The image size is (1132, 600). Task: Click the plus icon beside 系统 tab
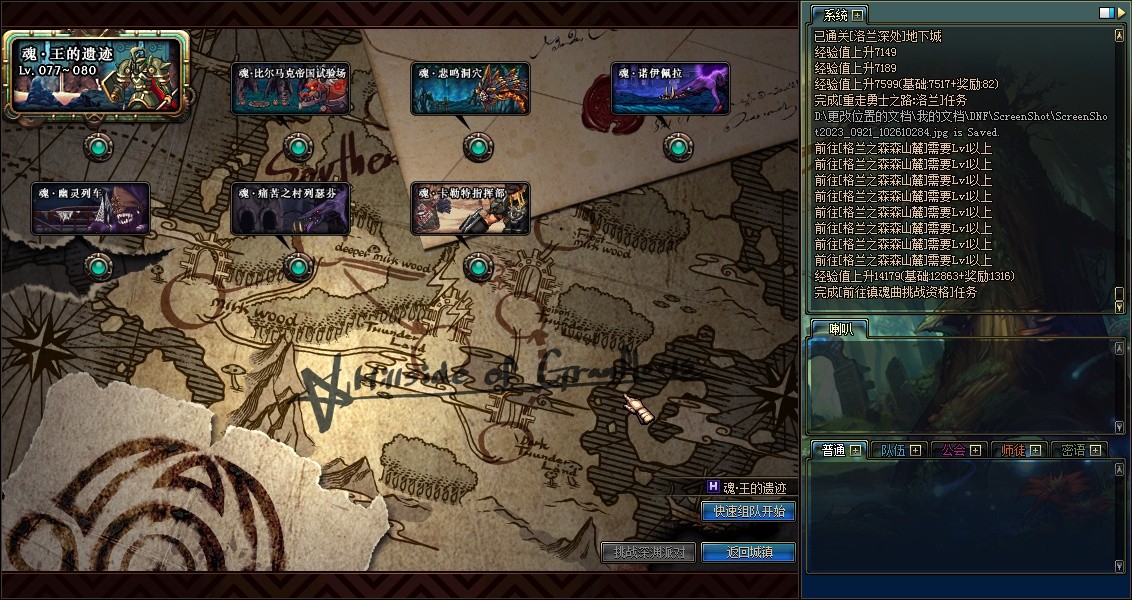click(x=857, y=15)
